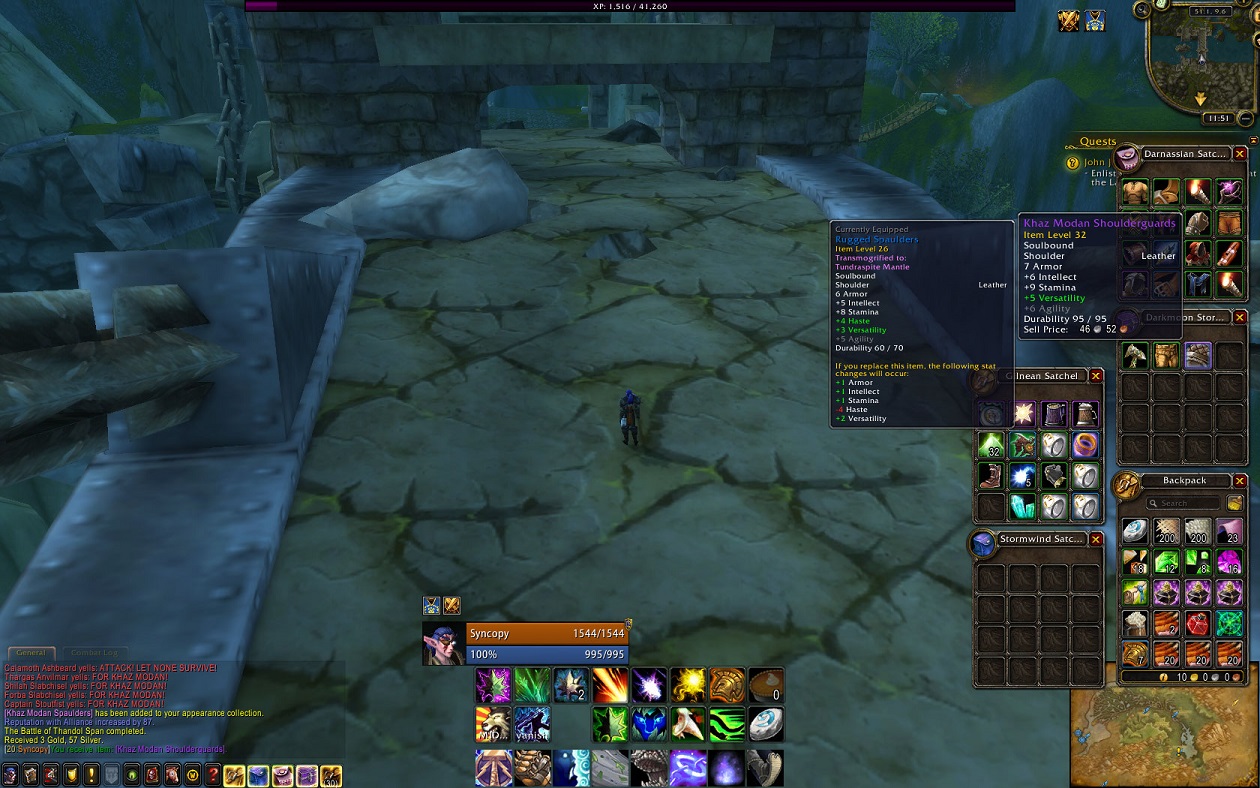Select the teal crystal item in Gilnean Satchel
The height and width of the screenshot is (788, 1260).
click(x=1022, y=507)
